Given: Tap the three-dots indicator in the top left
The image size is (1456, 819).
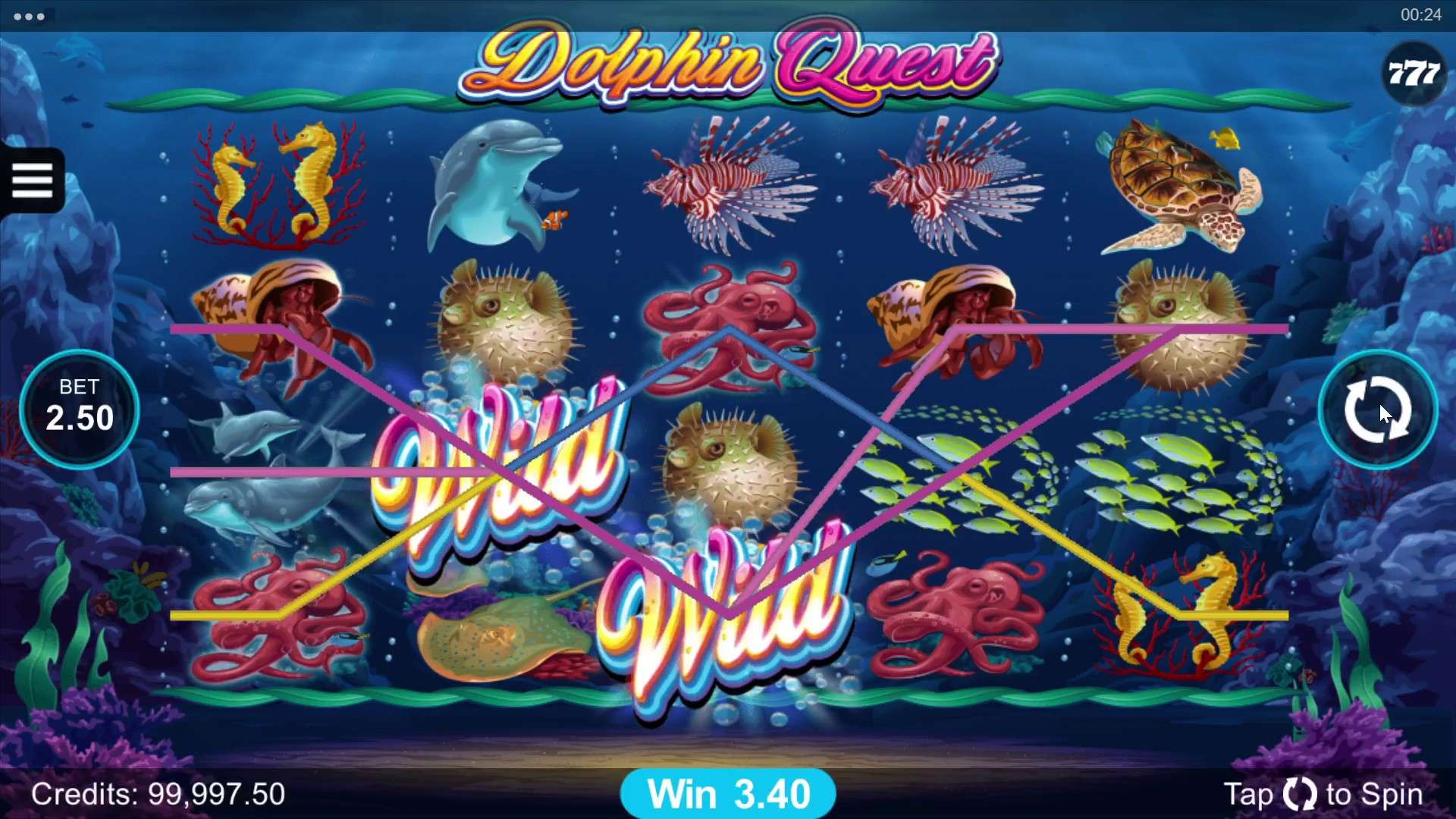Looking at the screenshot, I should pyautogui.click(x=29, y=15).
